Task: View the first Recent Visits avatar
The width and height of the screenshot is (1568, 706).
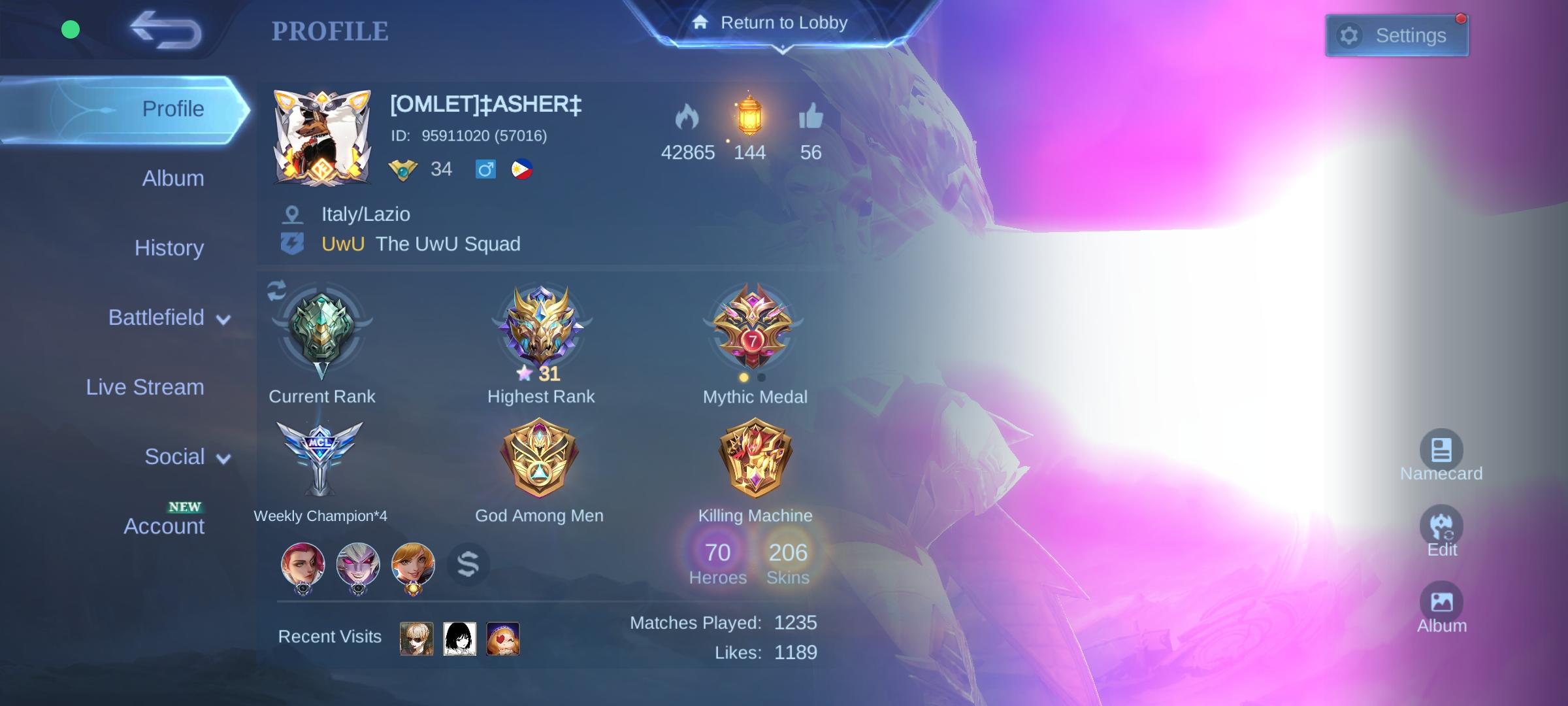Action: point(417,639)
